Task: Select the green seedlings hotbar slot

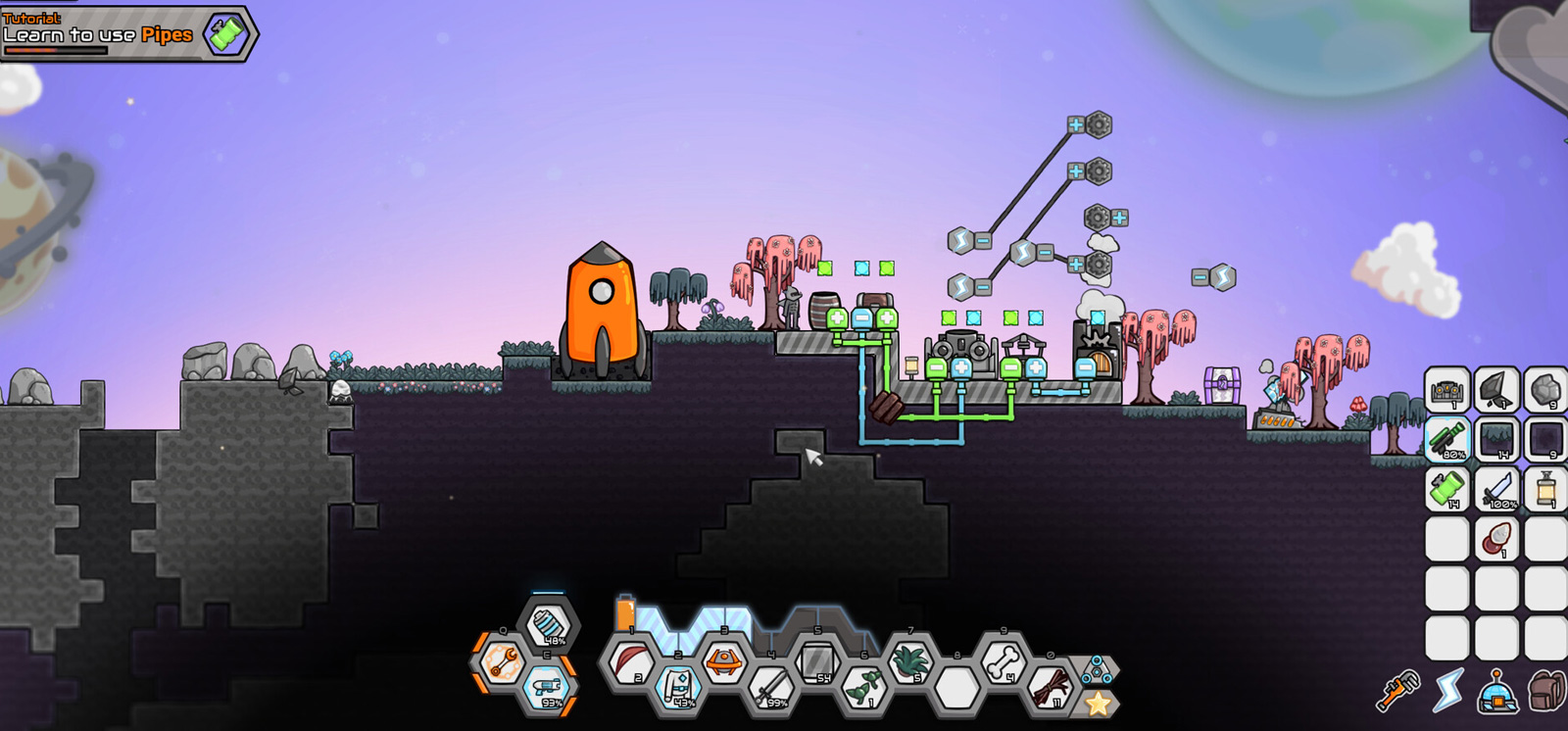Action: tap(863, 687)
